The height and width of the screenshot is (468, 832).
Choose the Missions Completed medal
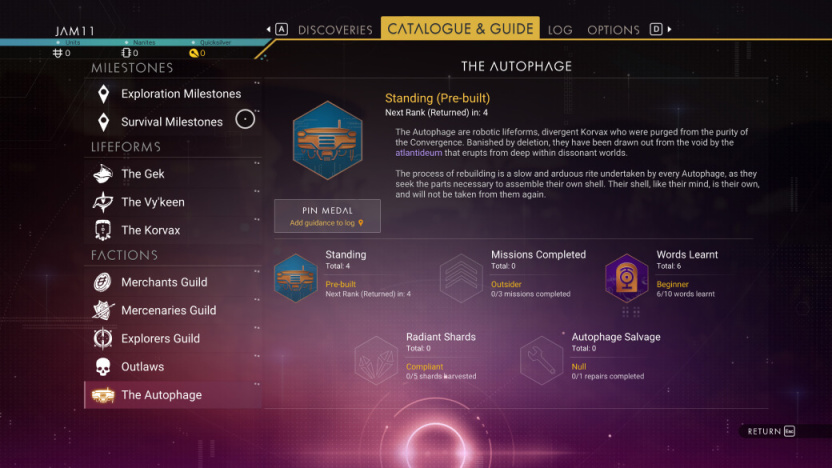click(461, 277)
